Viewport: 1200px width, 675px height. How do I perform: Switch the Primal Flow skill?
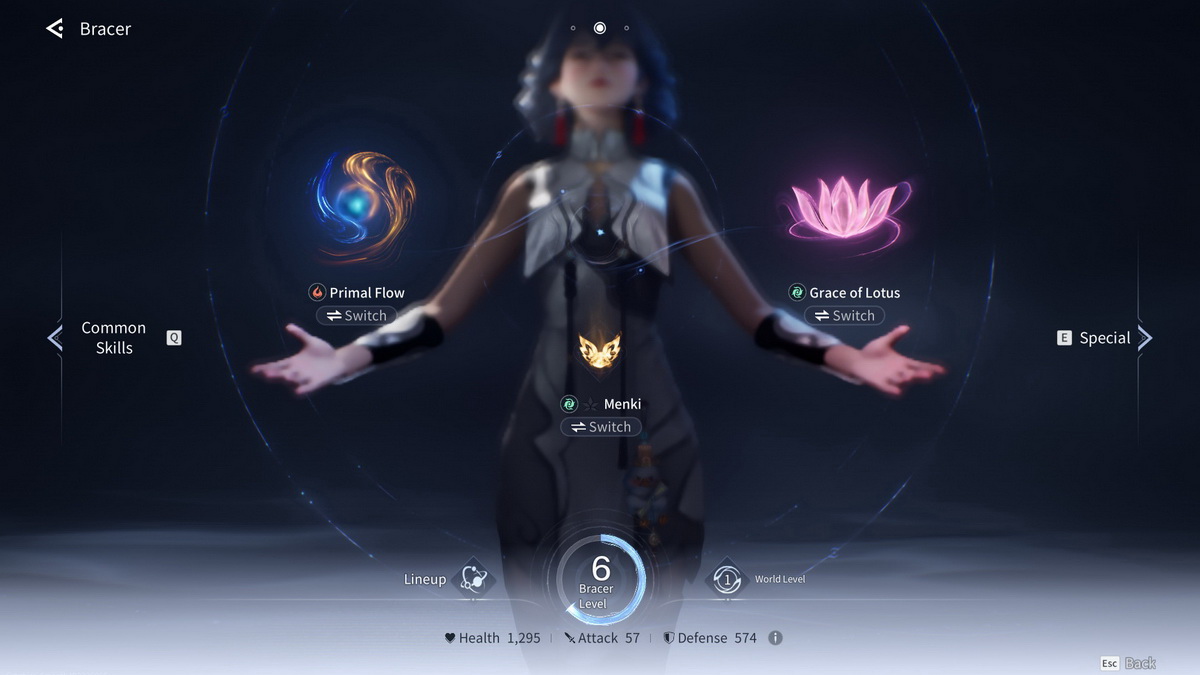pos(357,316)
